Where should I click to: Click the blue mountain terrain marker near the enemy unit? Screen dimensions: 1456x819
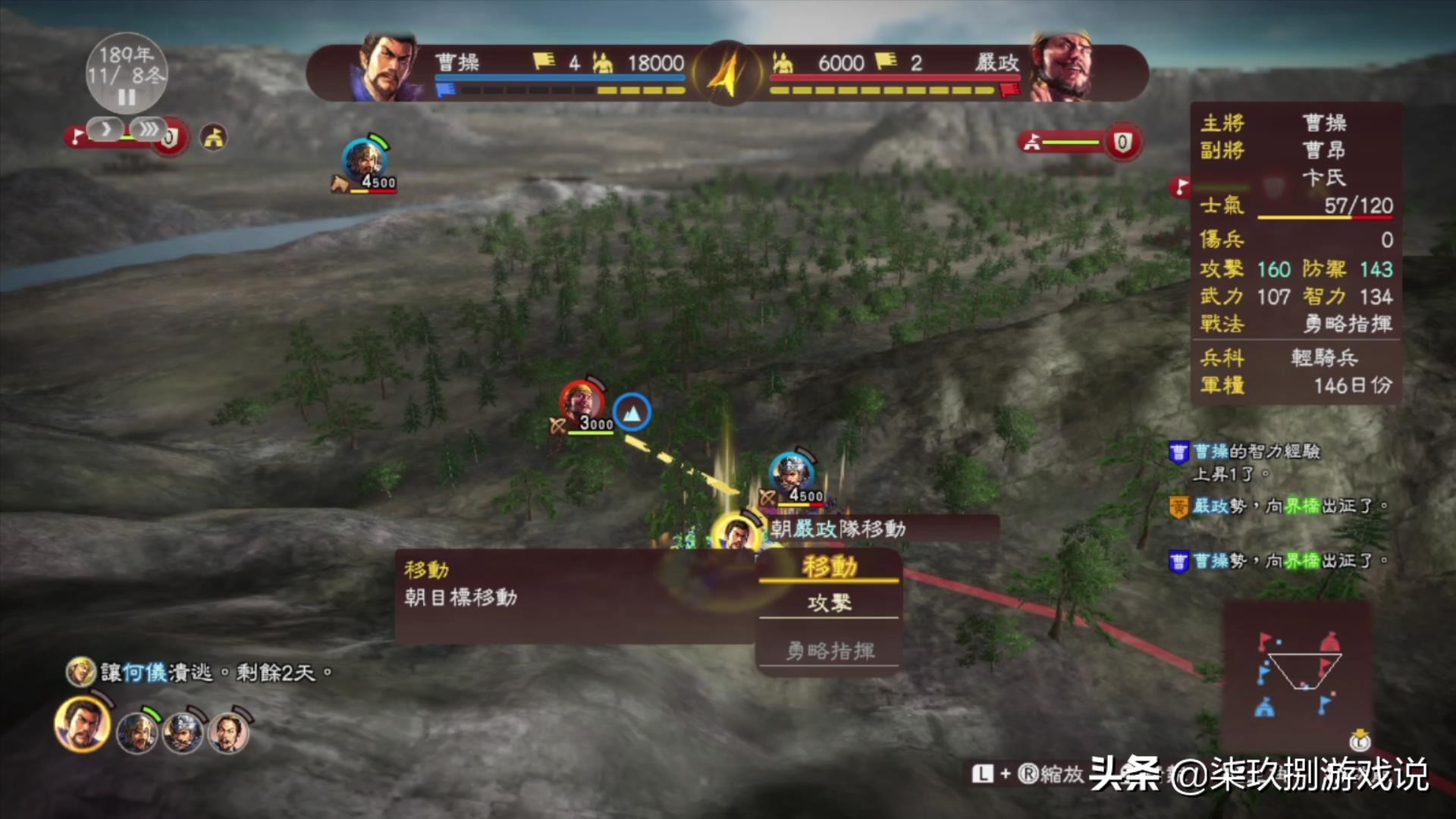tap(632, 412)
